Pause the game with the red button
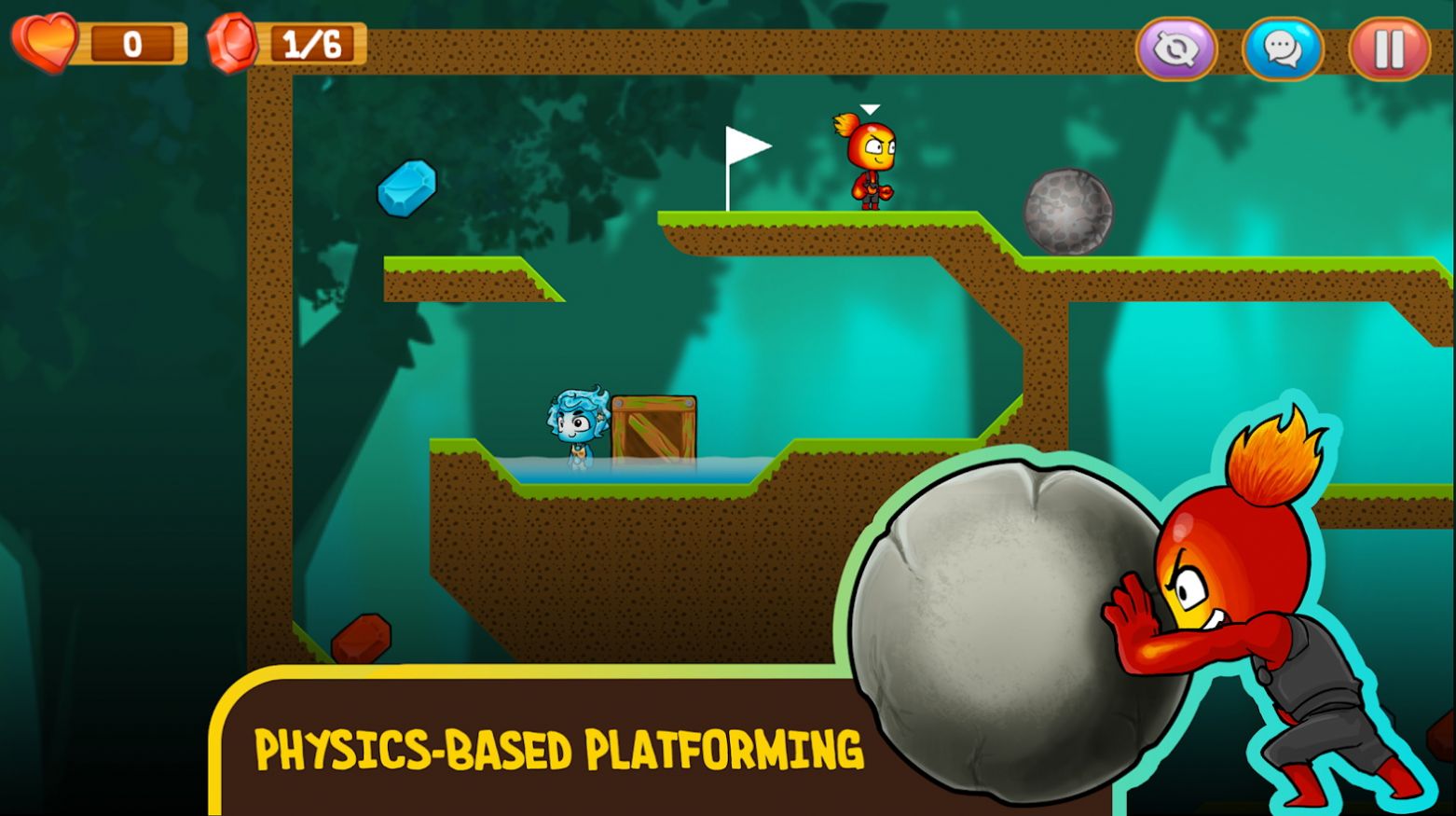Screen dimensions: 1456x816 1388,48
